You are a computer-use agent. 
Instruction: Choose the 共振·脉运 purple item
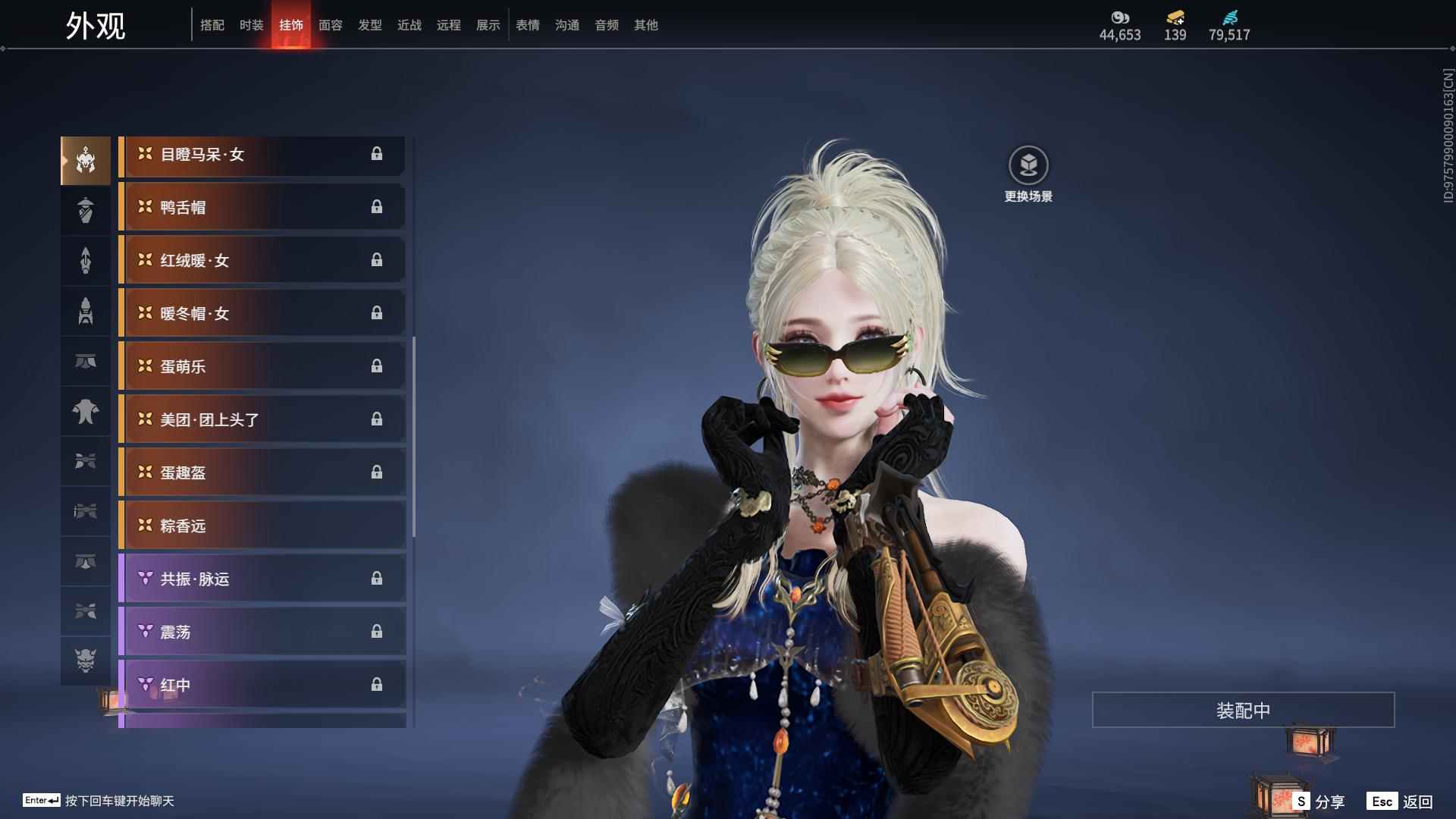pos(262,579)
